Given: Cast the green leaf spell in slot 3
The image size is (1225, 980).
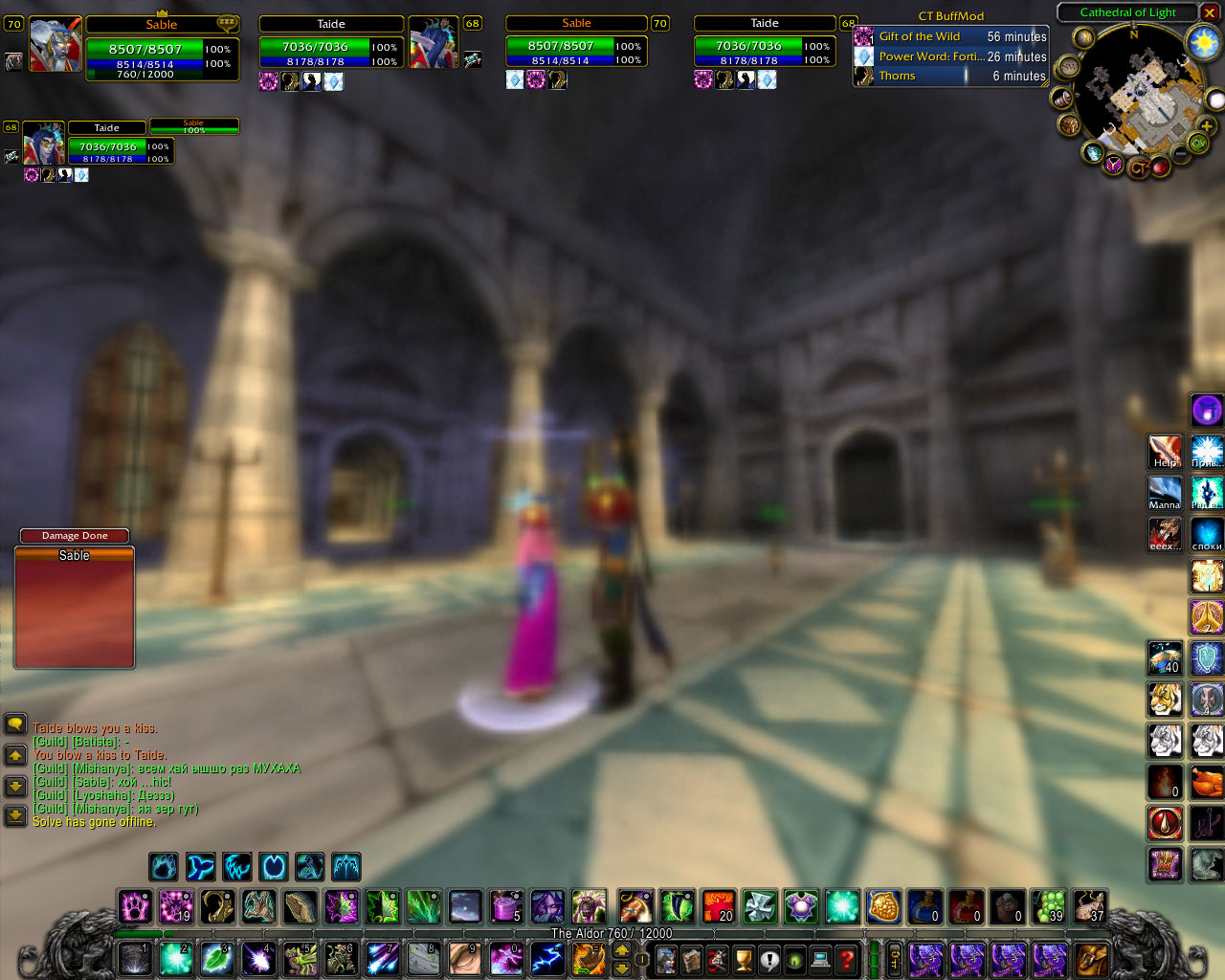Looking at the screenshot, I should pyautogui.click(x=217, y=958).
